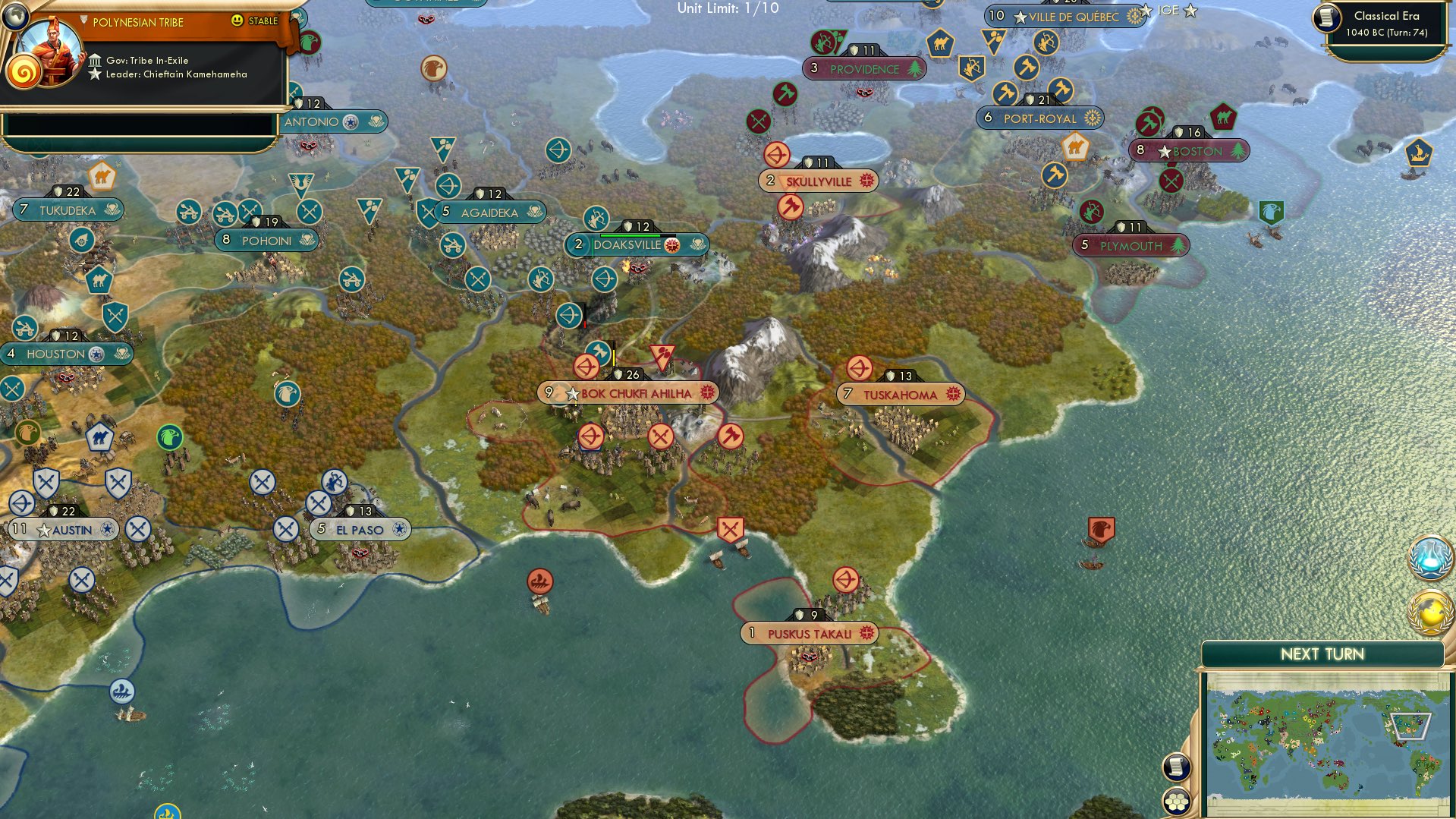The image size is (1456, 819).
Task: Open the hexagon notification bottom-right corner
Action: pyautogui.click(x=1176, y=802)
